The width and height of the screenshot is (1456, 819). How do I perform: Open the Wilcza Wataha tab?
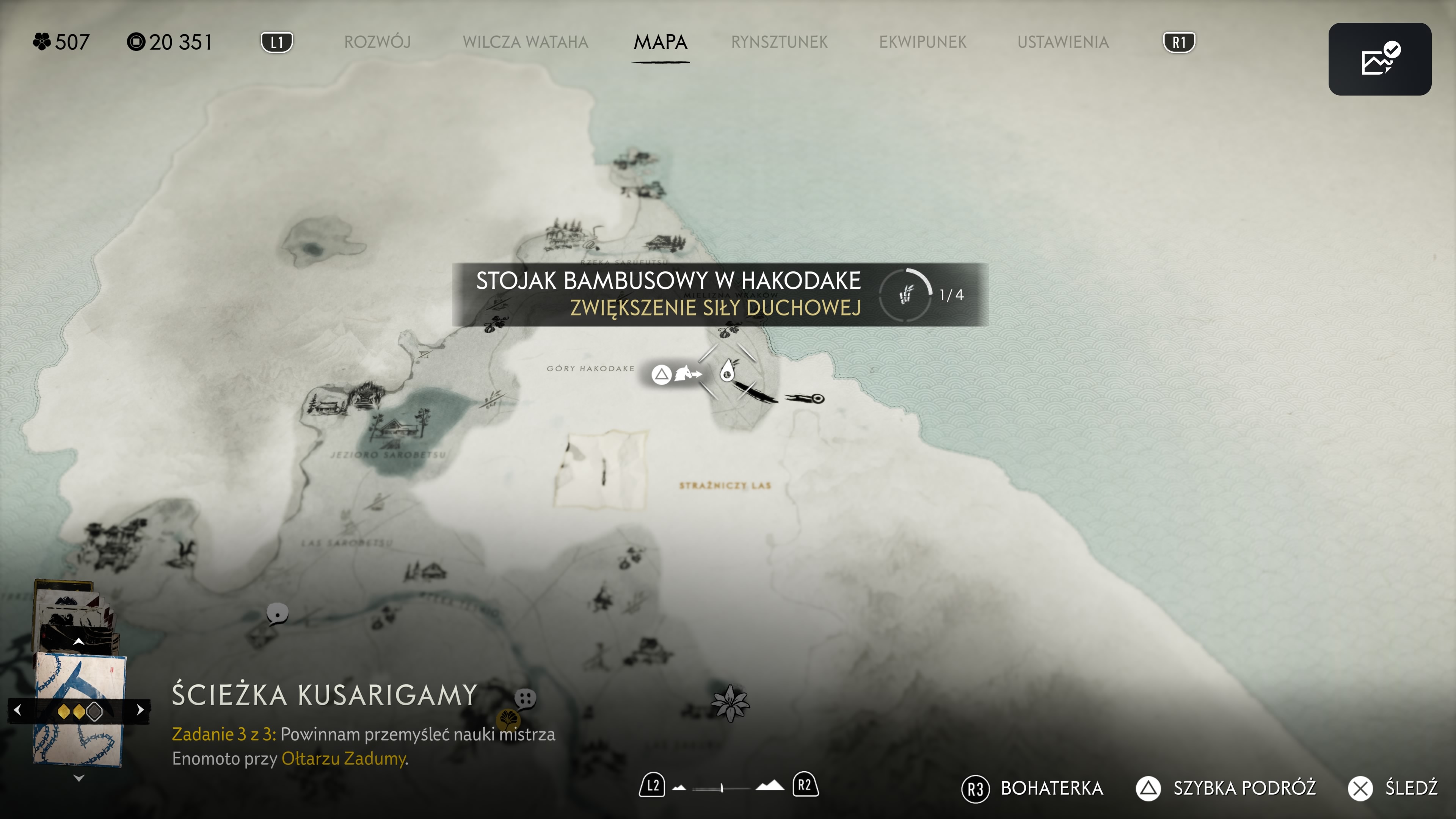[x=525, y=42]
